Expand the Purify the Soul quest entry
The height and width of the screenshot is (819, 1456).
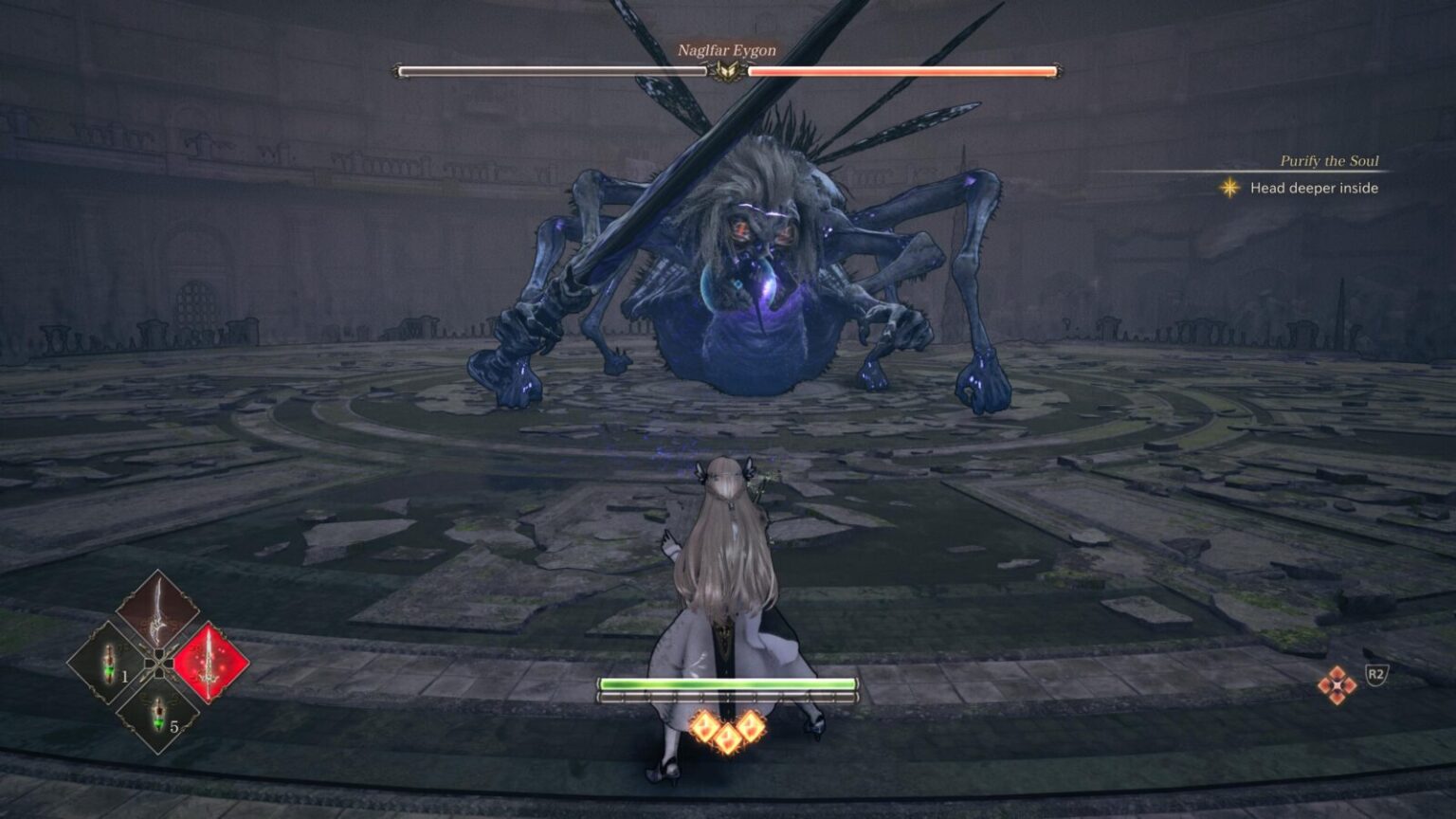click(x=1329, y=161)
